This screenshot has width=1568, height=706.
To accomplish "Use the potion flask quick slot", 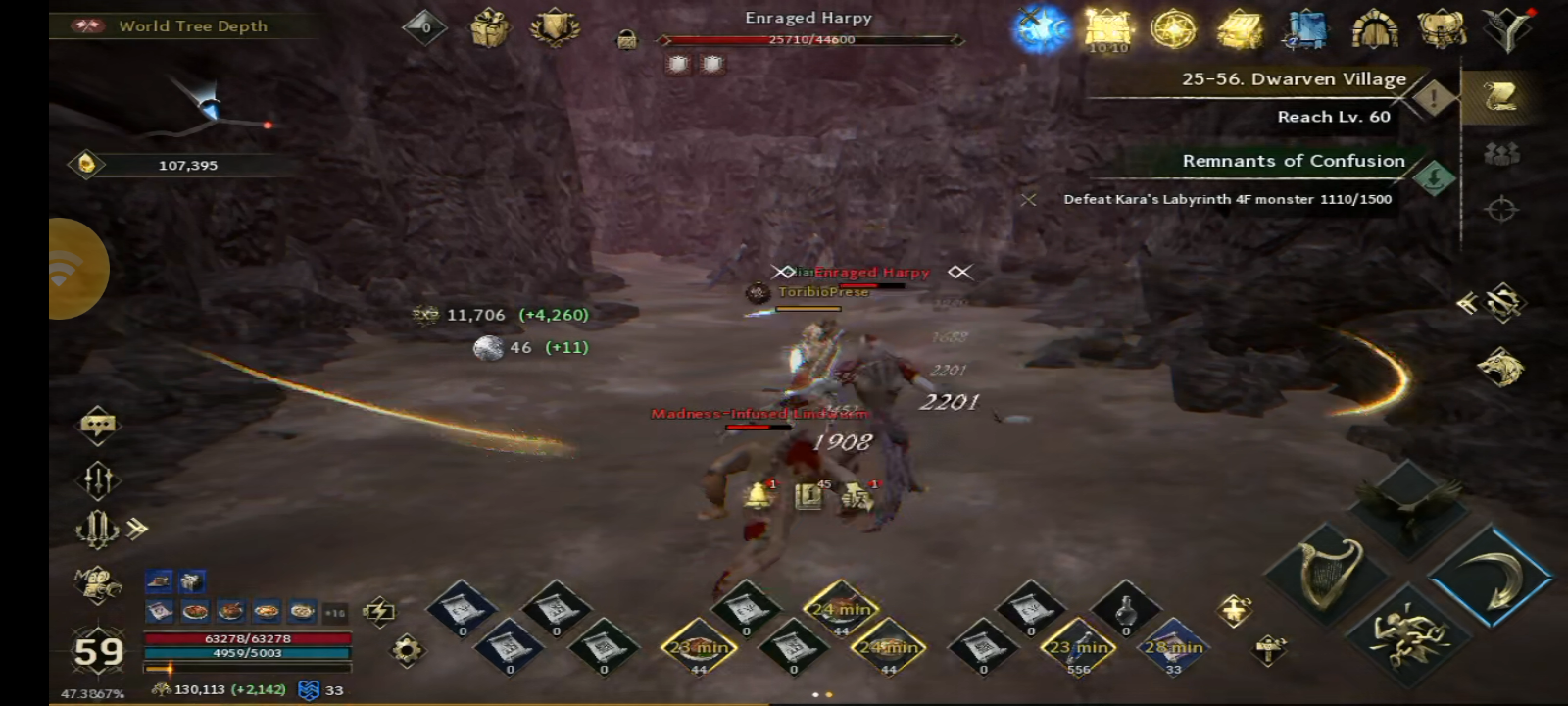I will 1125,611.
